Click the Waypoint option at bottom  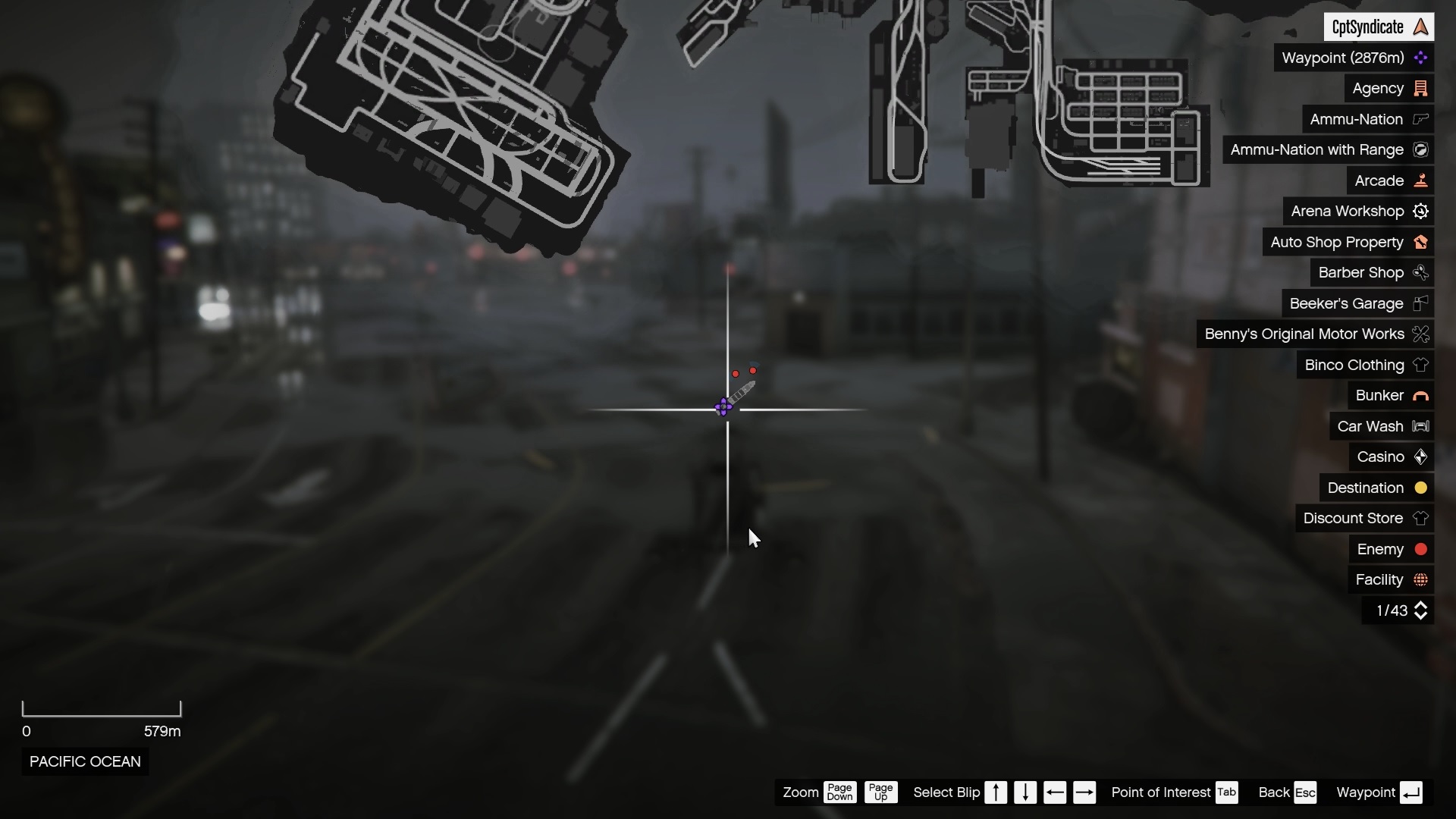(1365, 792)
